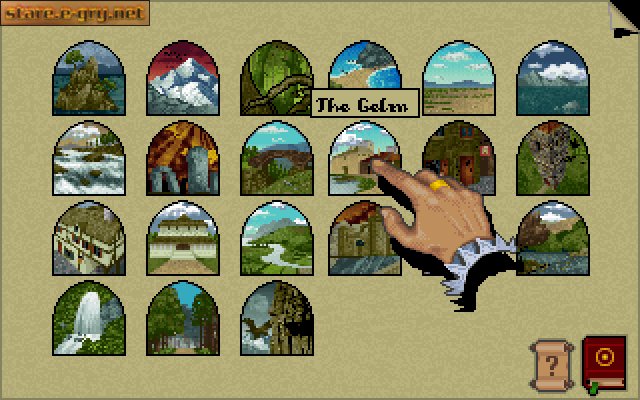The width and height of the screenshot is (640, 400).
Task: Open the red spellbook icon
Action: point(603,362)
